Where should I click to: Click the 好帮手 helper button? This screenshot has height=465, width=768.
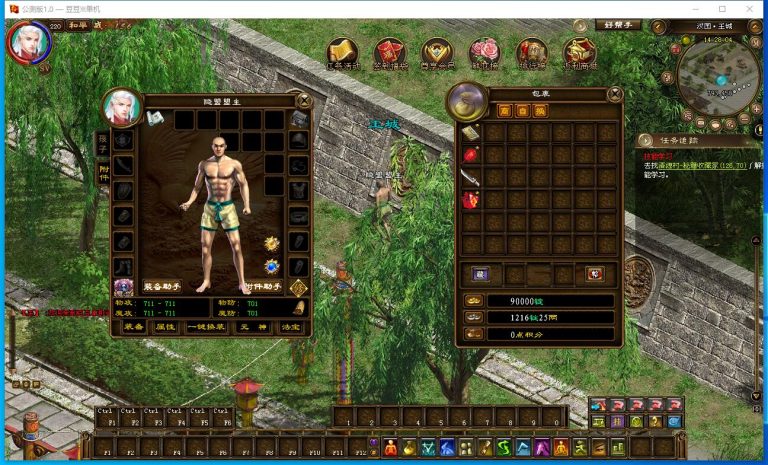[618, 24]
